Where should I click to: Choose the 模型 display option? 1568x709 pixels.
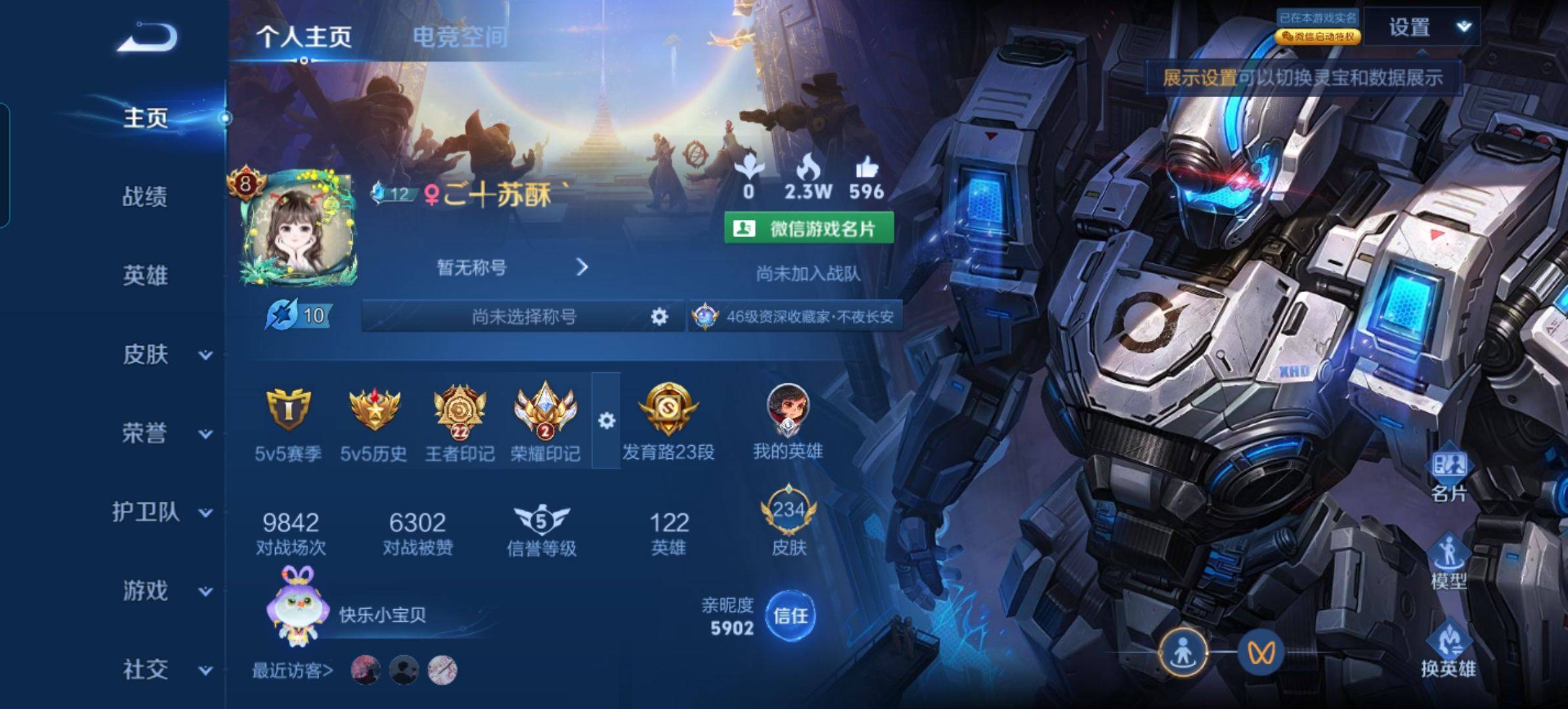(x=1448, y=561)
